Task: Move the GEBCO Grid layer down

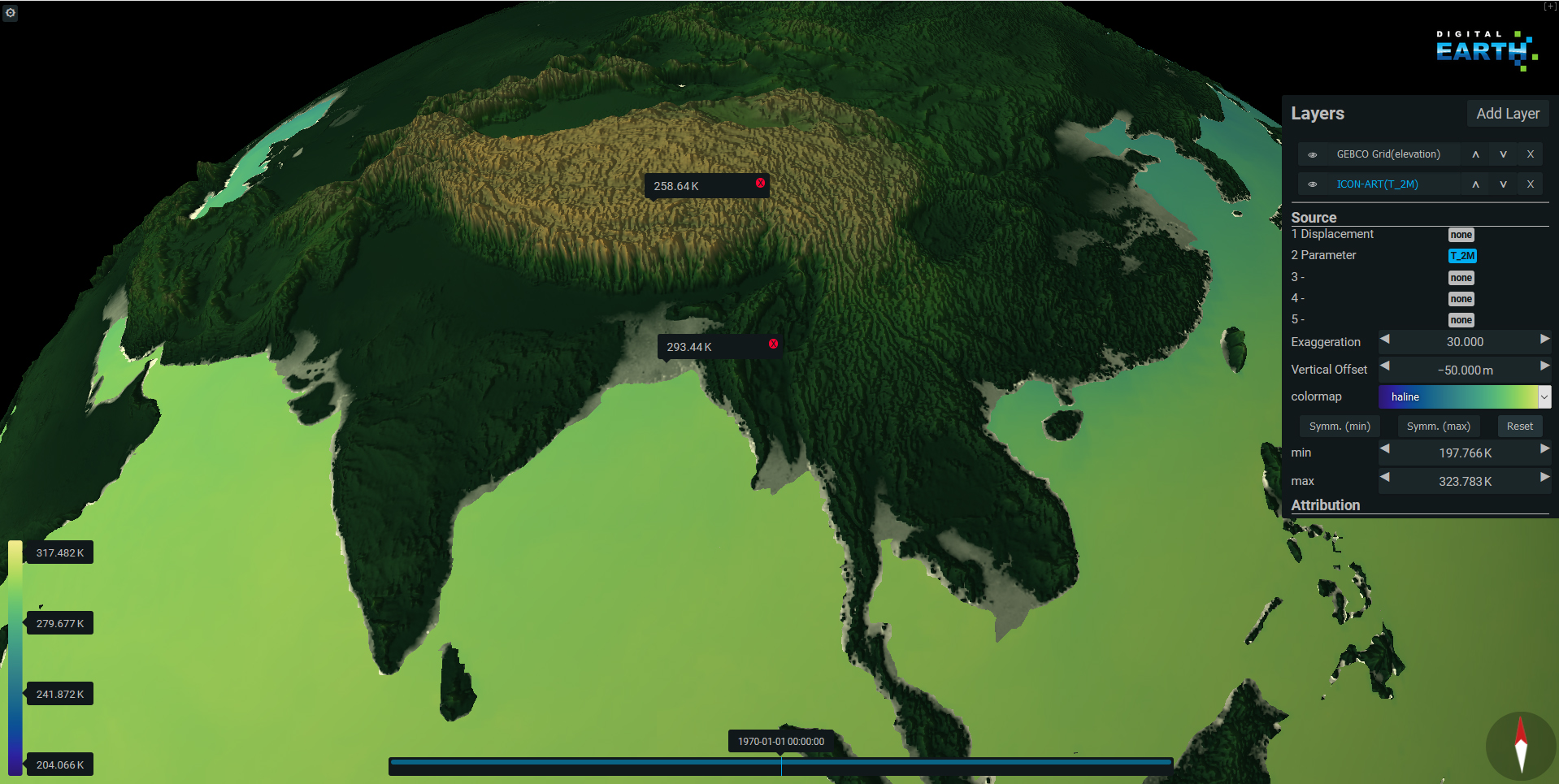Action: 1503,154
